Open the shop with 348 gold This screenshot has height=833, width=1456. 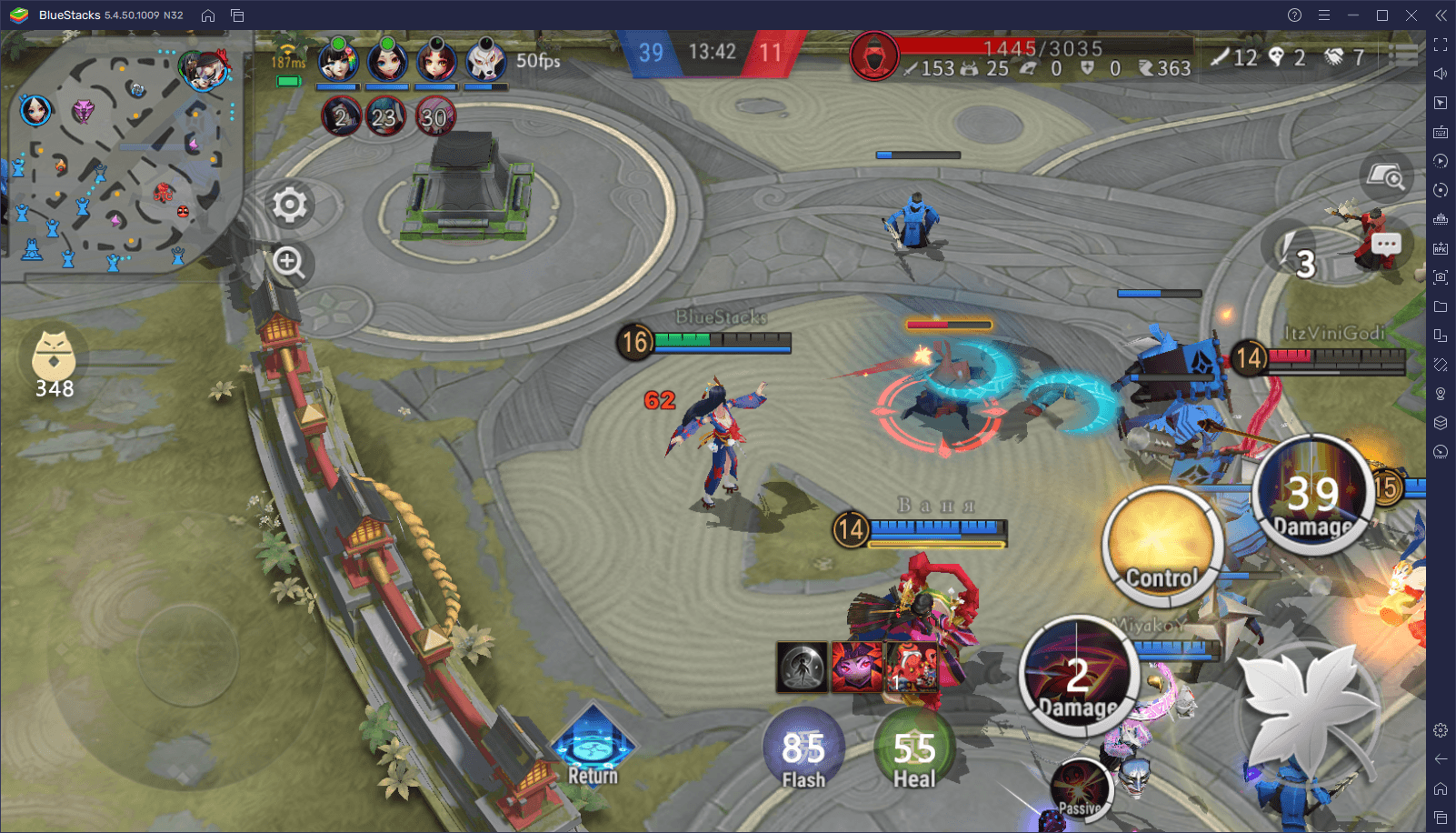(54, 361)
